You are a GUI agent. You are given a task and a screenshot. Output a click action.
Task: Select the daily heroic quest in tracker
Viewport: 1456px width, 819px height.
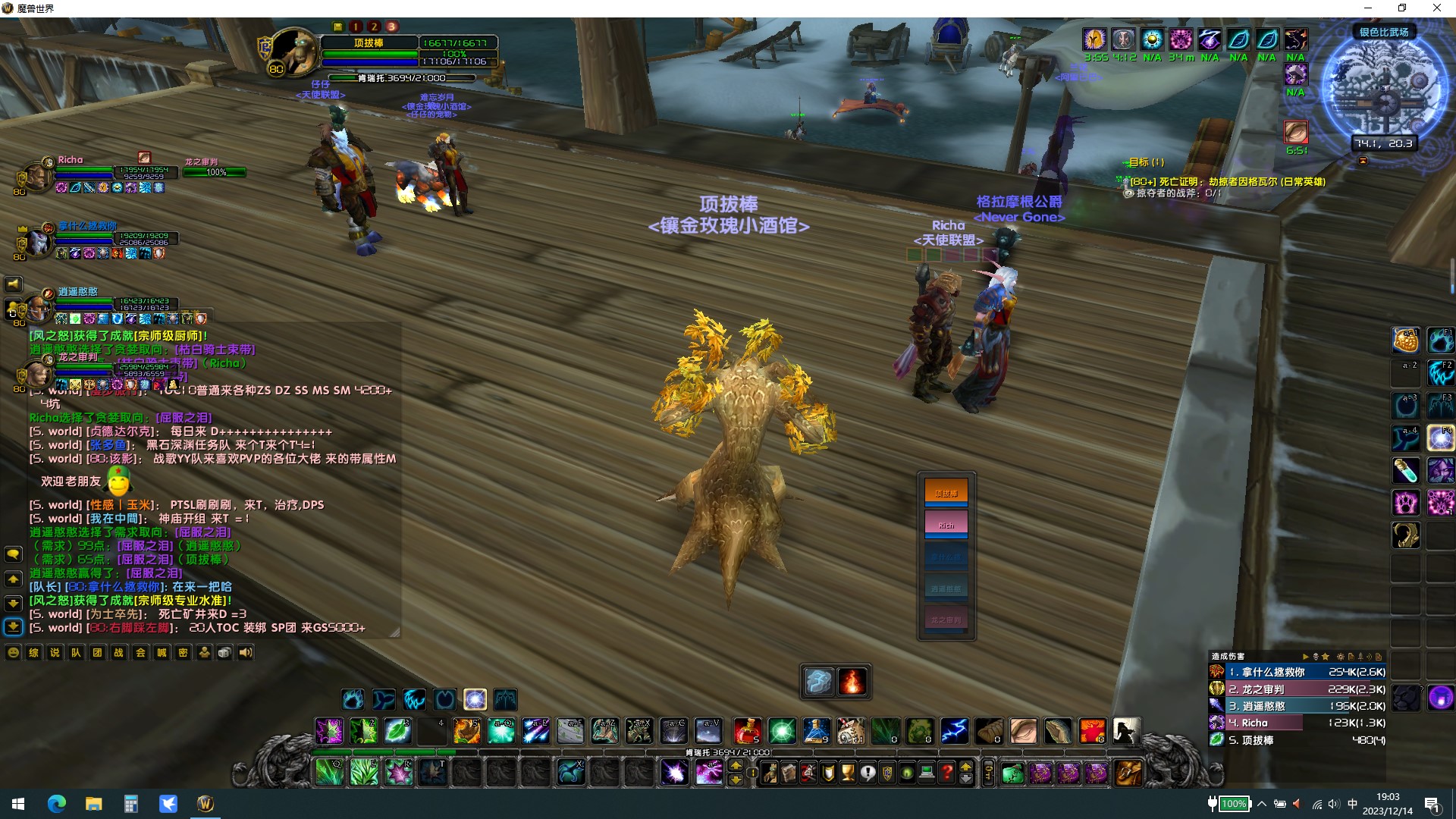pyautogui.click(x=1227, y=182)
